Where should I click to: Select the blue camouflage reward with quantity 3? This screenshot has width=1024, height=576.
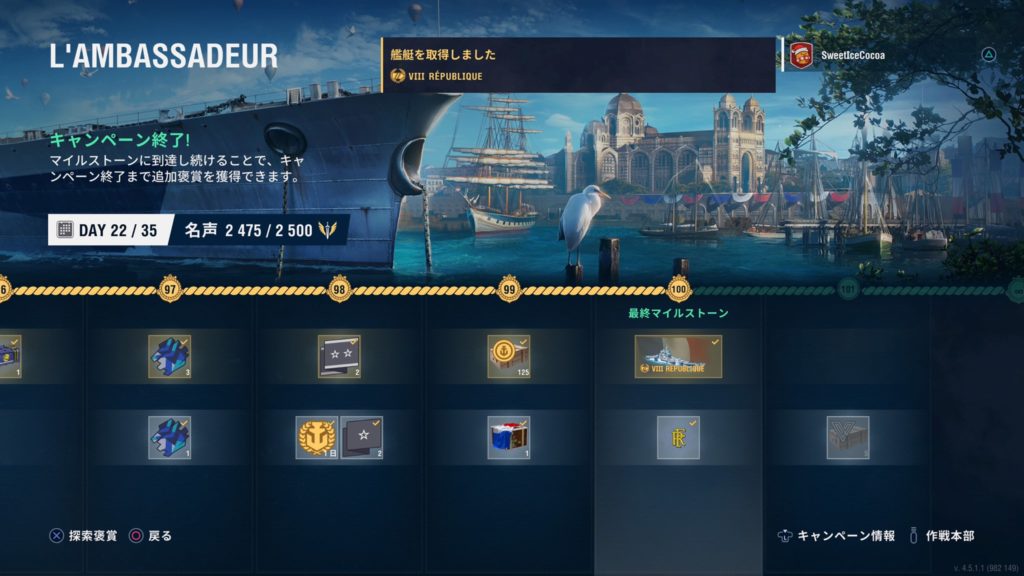[170, 356]
